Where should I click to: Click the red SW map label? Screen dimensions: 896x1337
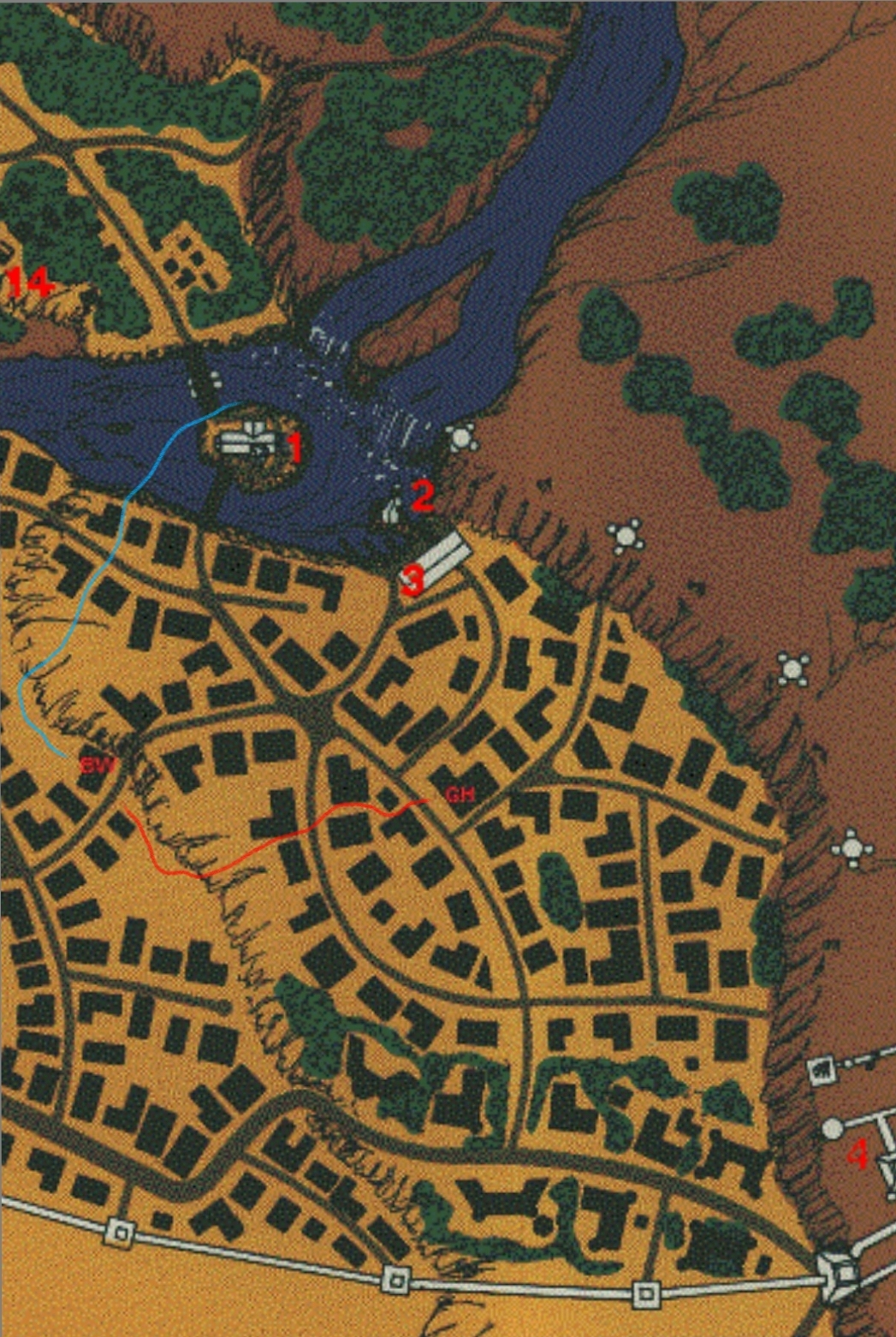pyautogui.click(x=98, y=766)
